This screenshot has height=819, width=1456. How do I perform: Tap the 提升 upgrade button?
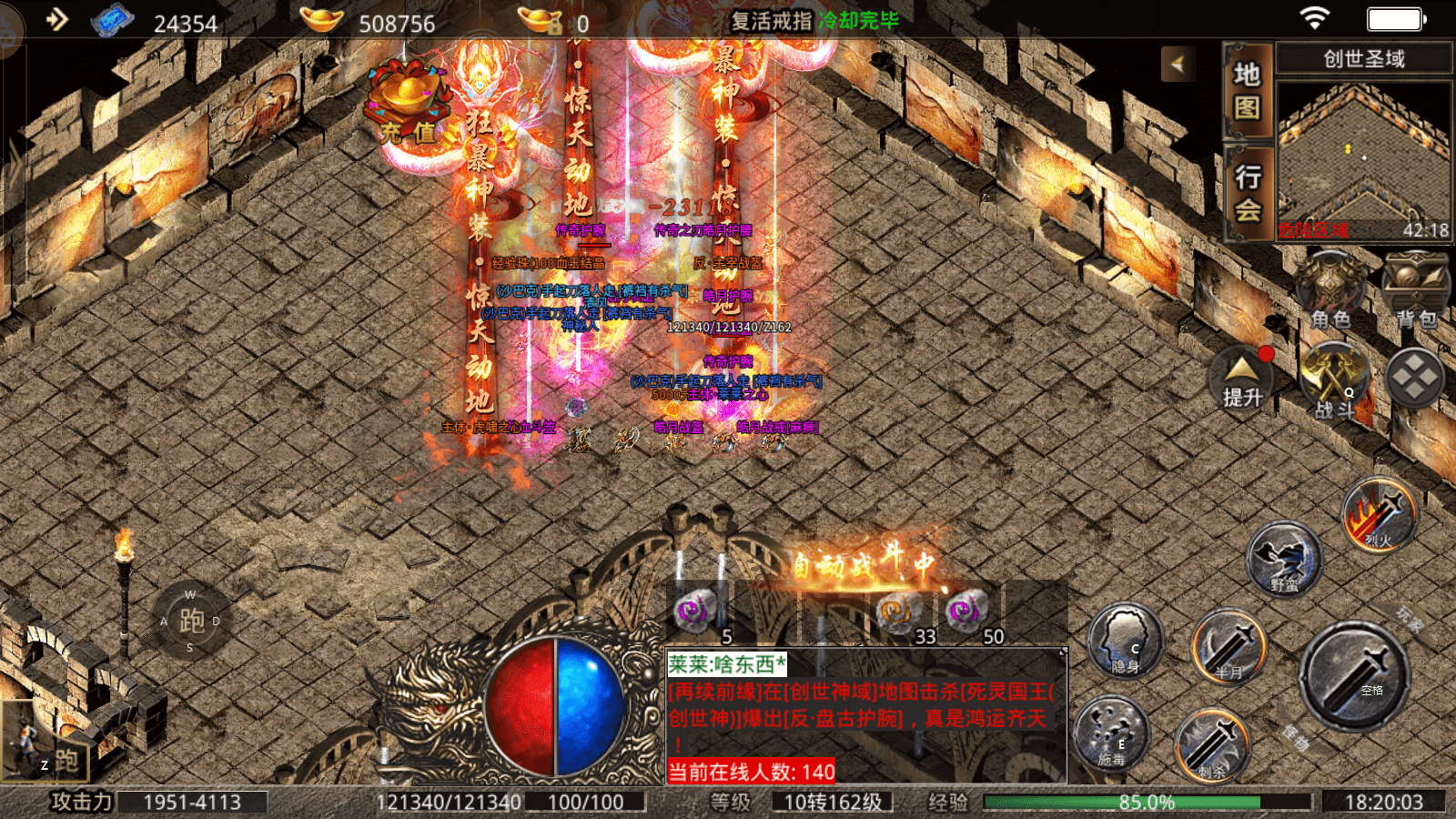point(1242,379)
